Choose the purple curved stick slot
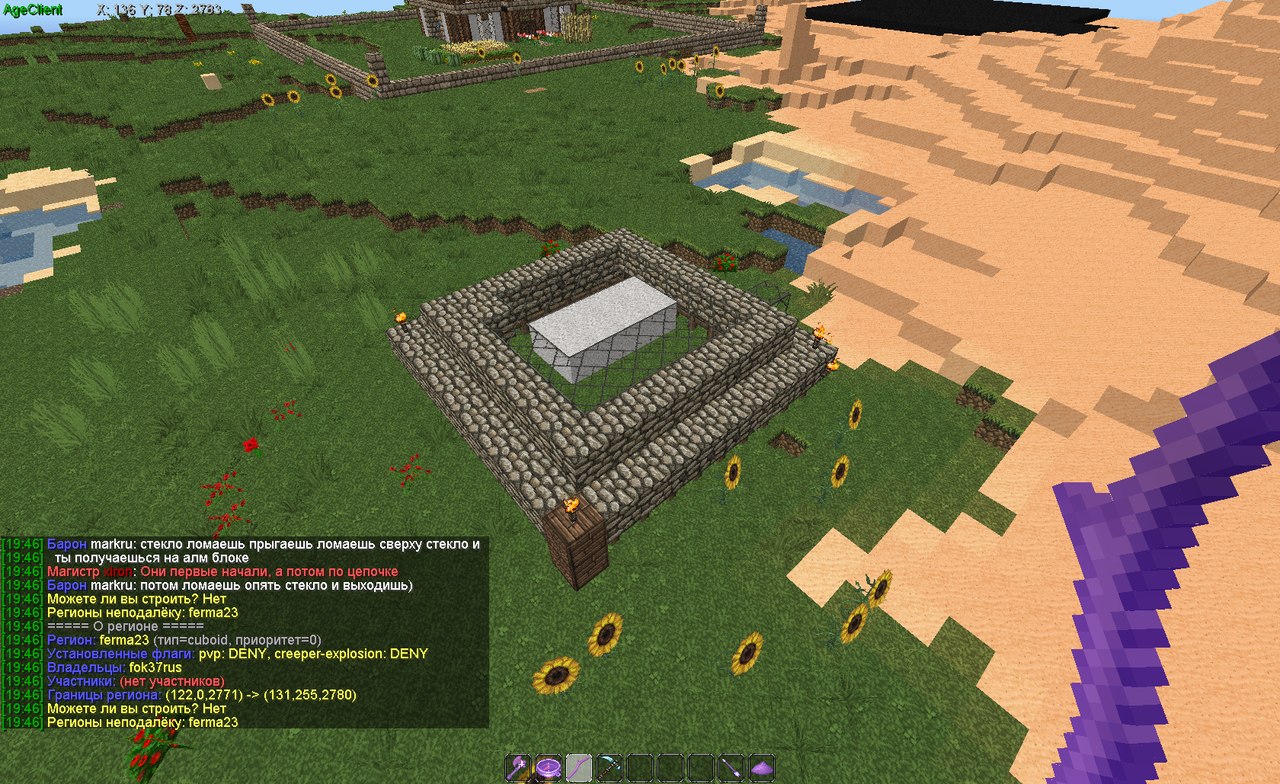Viewport: 1280px width, 784px height. [580, 767]
